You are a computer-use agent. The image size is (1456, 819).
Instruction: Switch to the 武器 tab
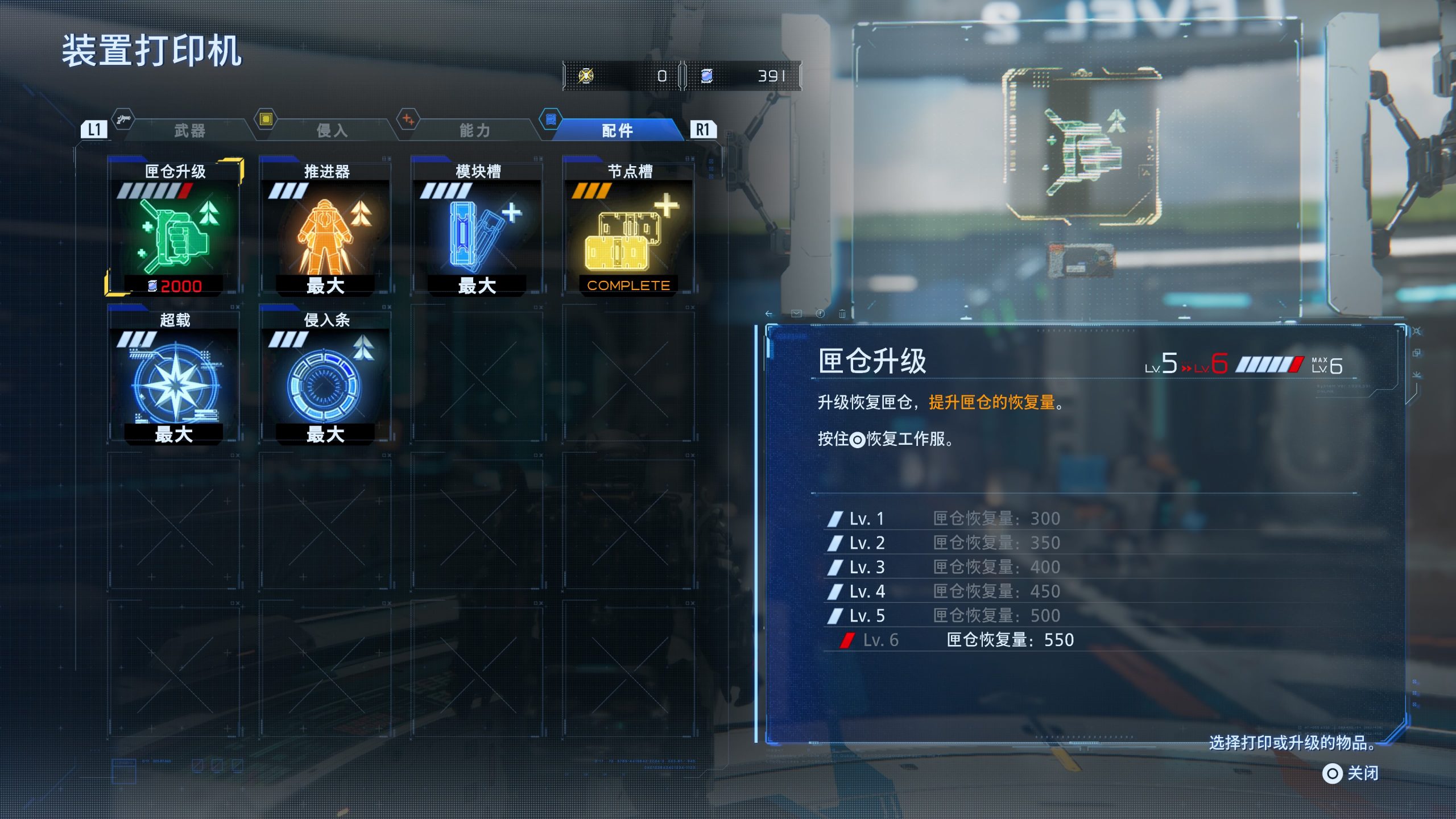pyautogui.click(x=189, y=131)
